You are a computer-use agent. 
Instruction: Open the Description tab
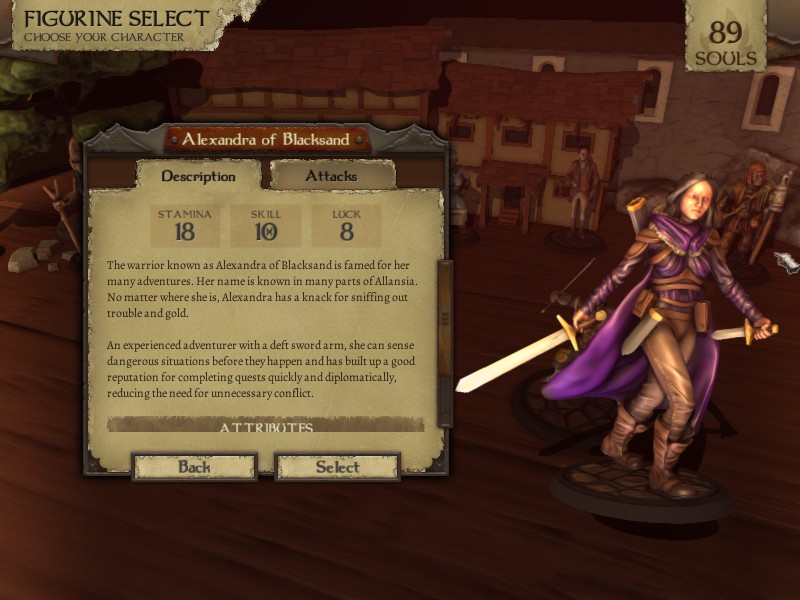tap(198, 176)
